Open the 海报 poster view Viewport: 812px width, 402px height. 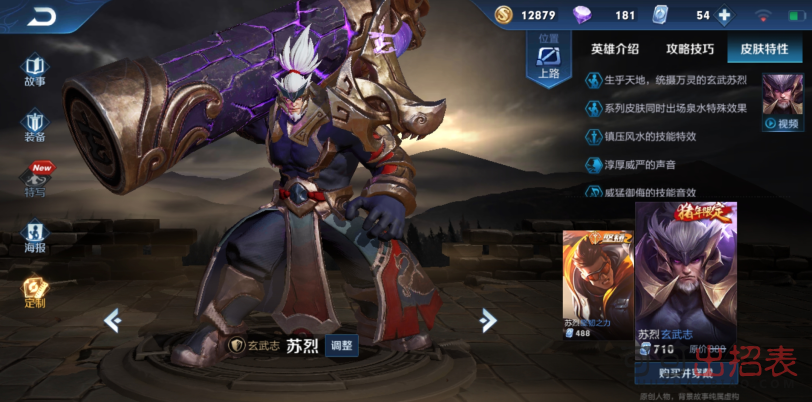(35, 237)
